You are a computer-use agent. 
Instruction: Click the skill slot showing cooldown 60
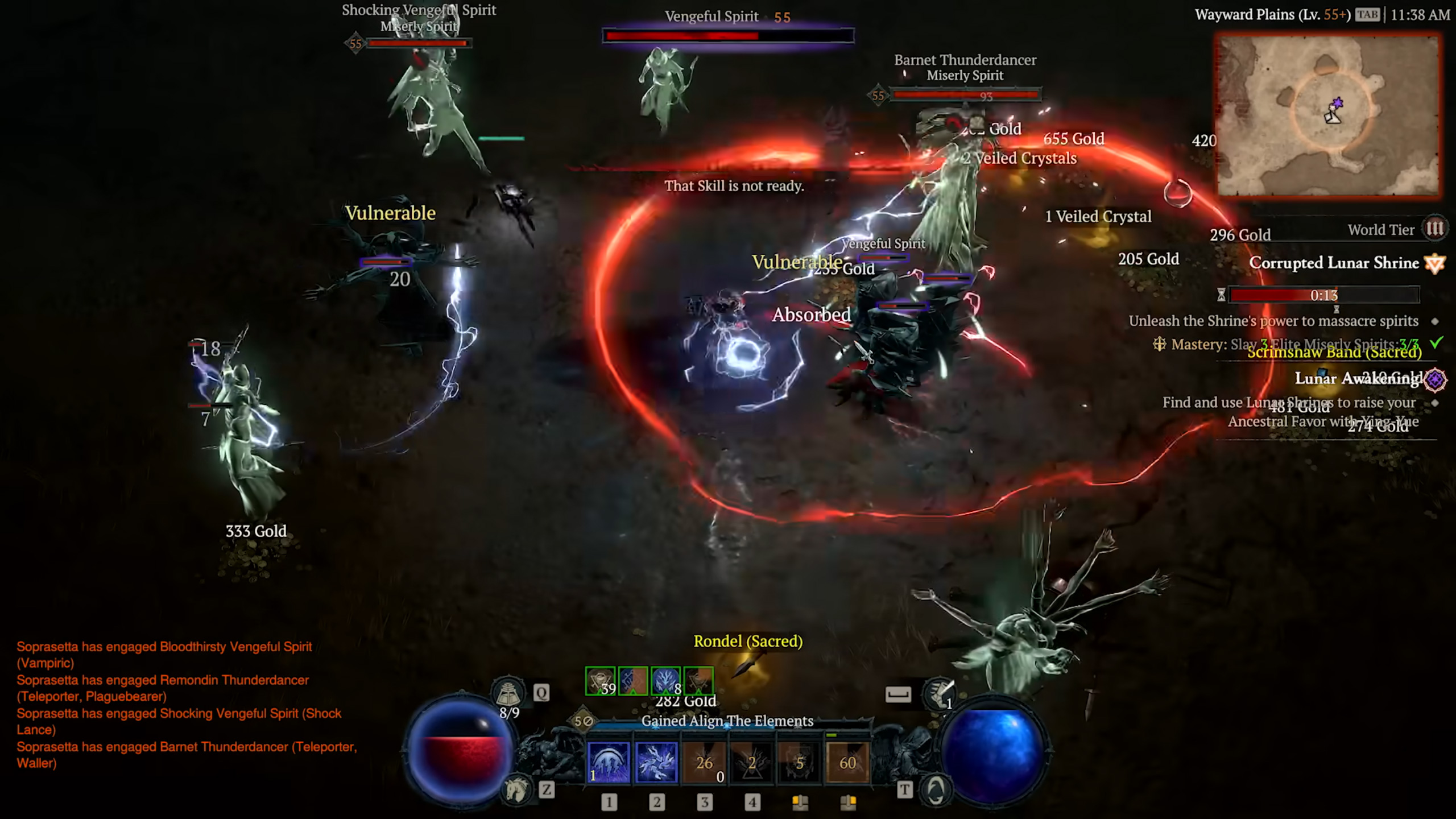[x=847, y=762]
